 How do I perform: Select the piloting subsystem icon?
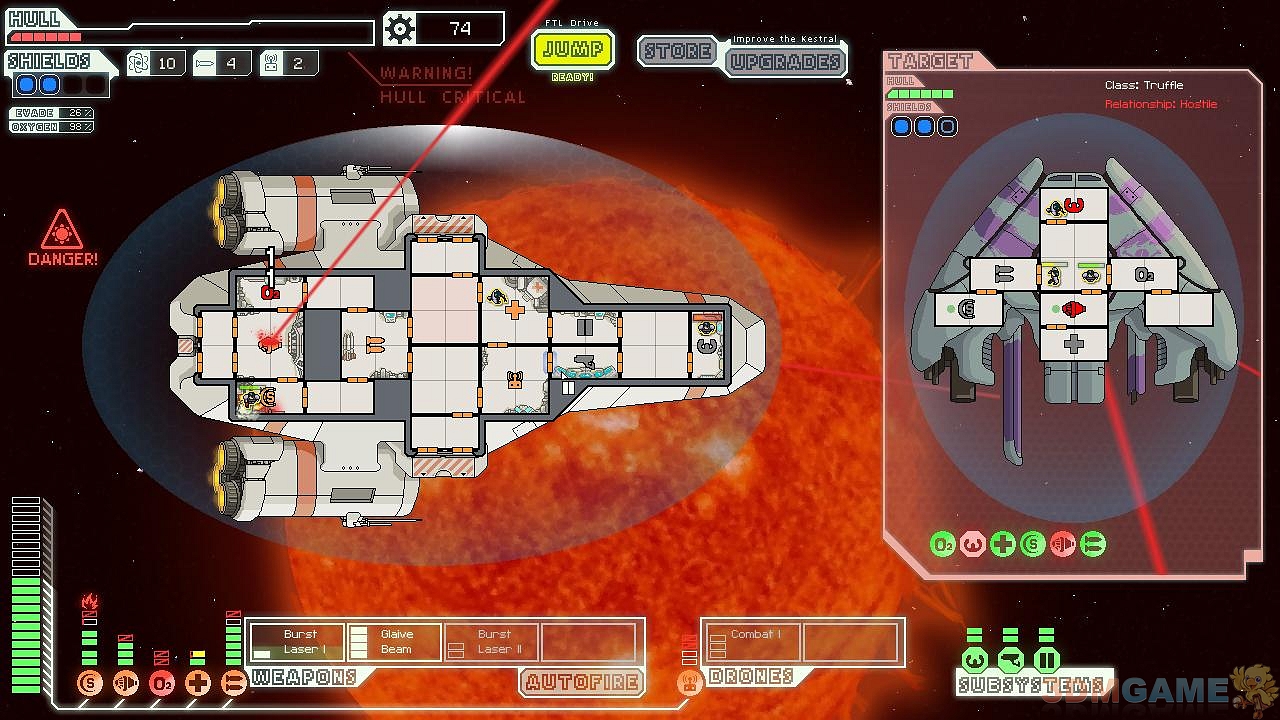(975, 660)
